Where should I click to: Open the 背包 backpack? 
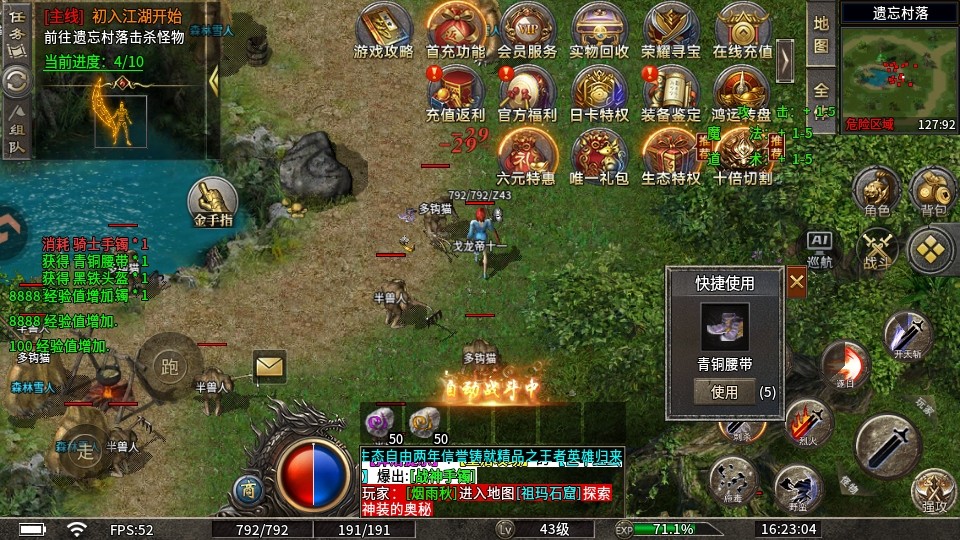[x=933, y=191]
